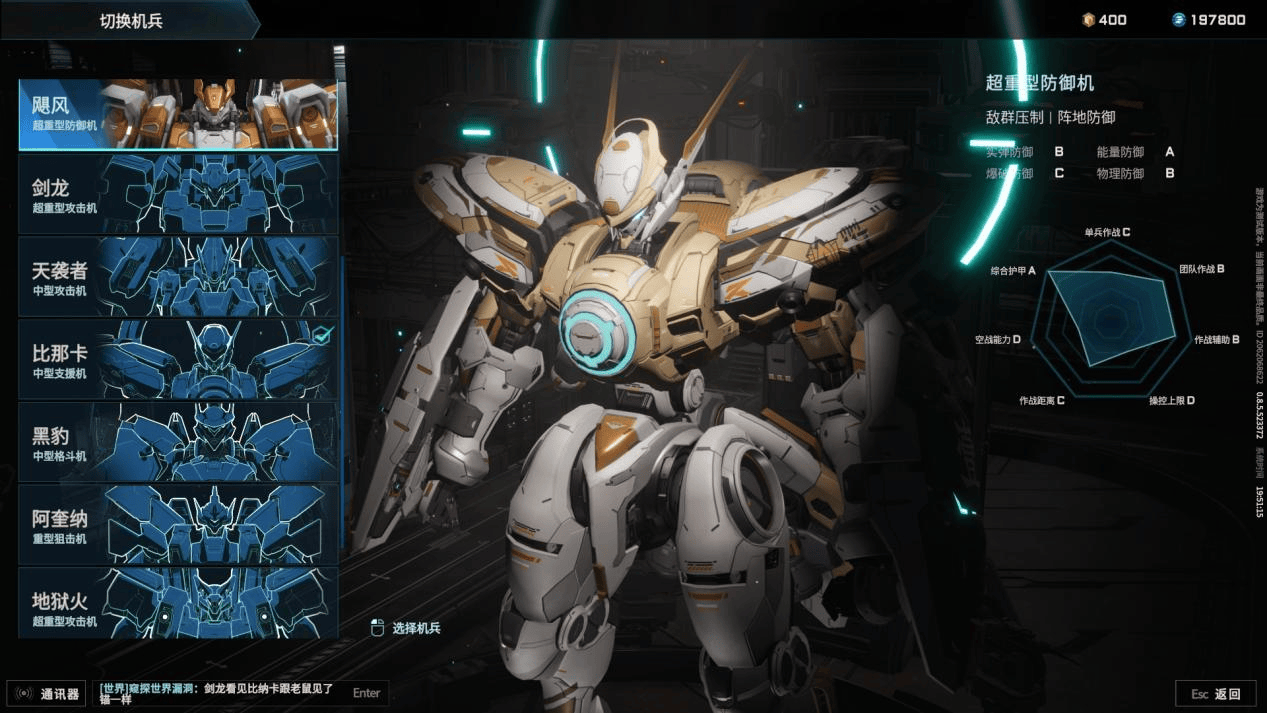Select the 比那卡 support mech

178,360
